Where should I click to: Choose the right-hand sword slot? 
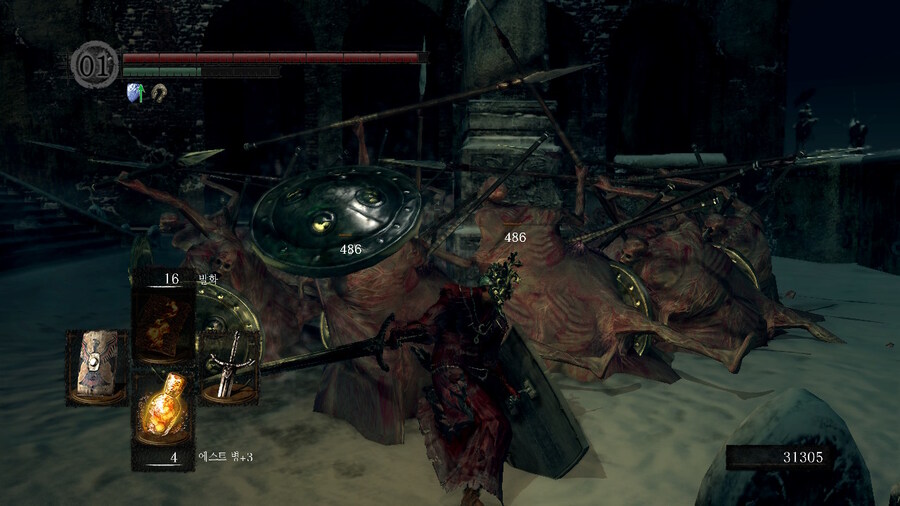231,366
